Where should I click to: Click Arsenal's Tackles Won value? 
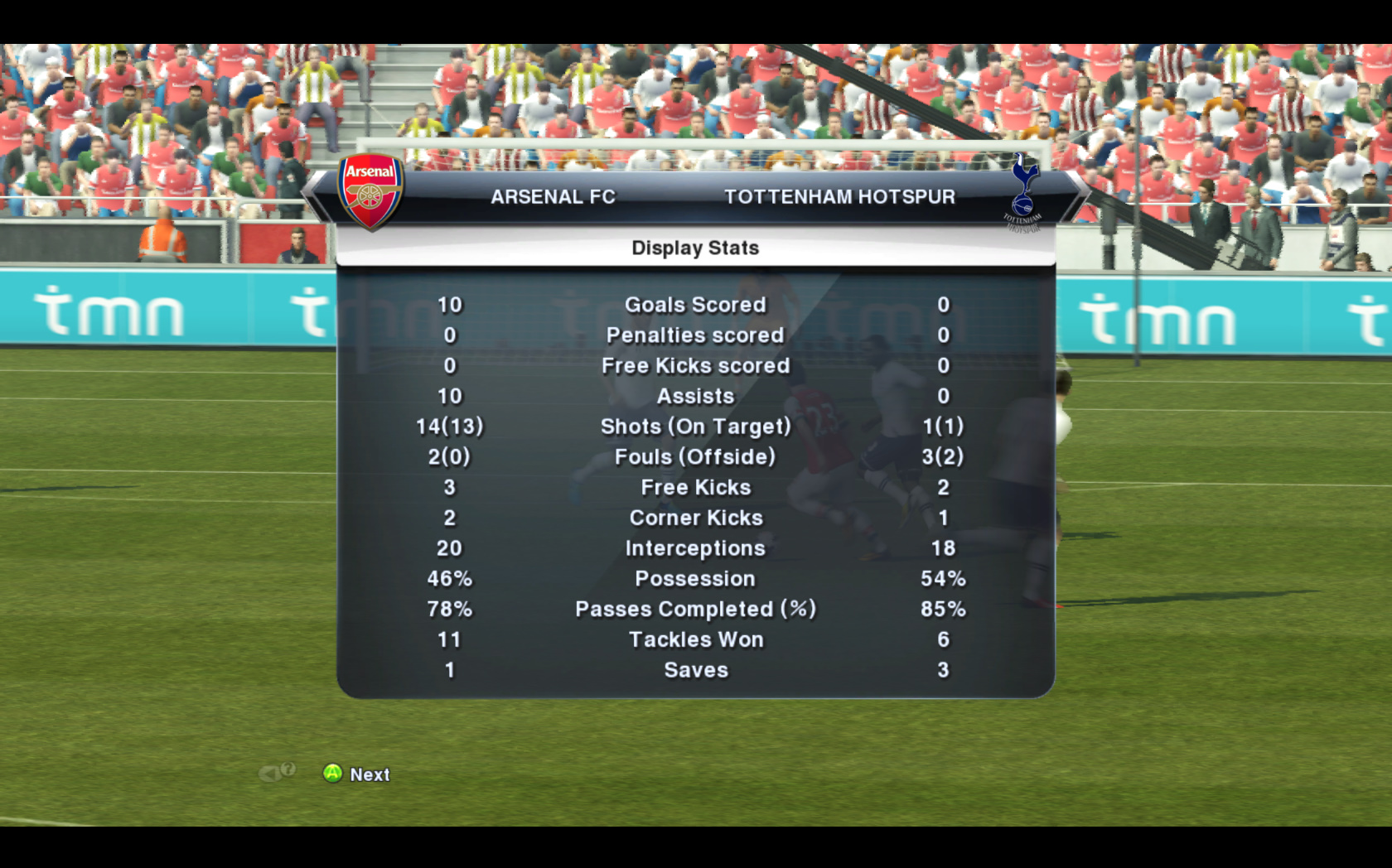(449, 639)
